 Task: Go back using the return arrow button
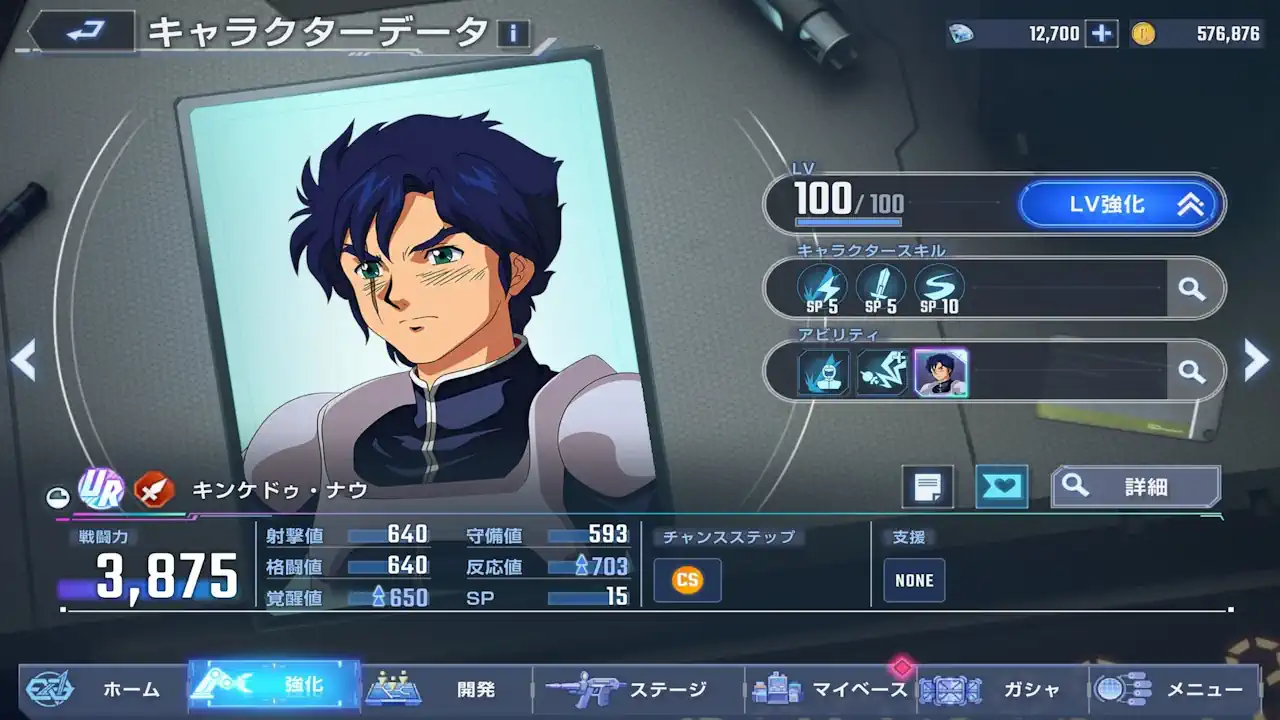point(80,32)
